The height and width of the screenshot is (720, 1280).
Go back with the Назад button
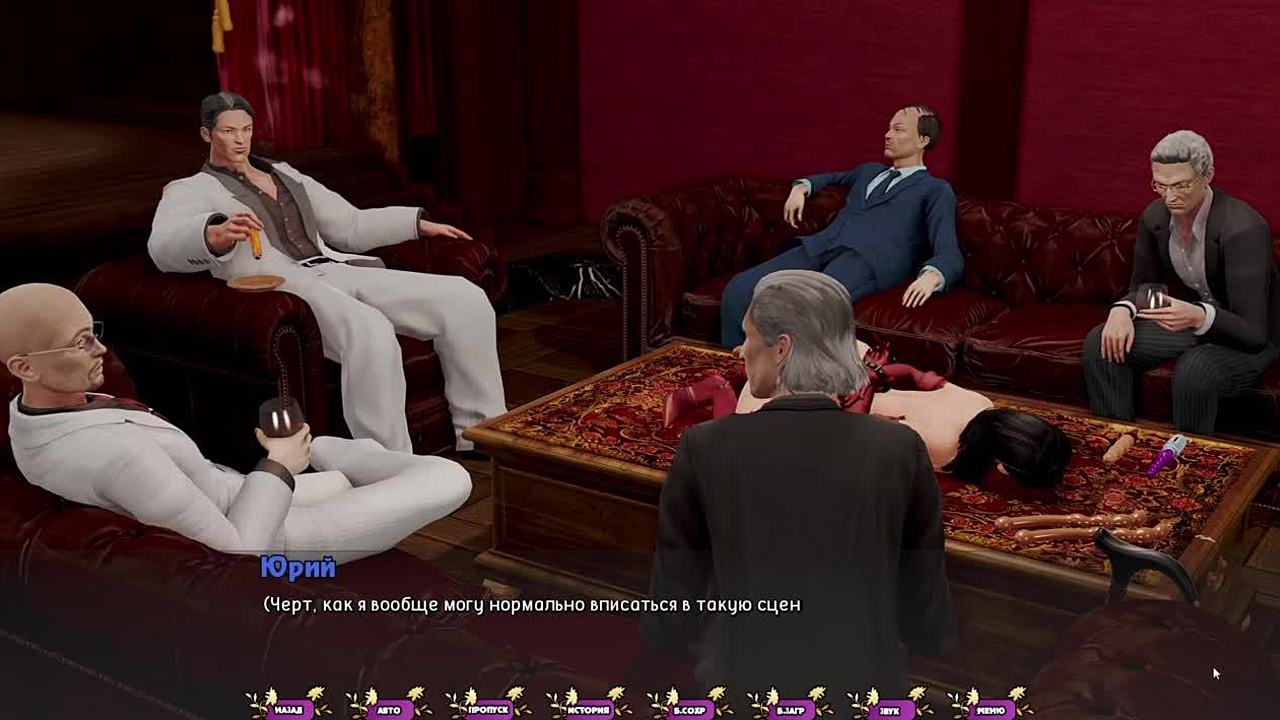tap(289, 709)
